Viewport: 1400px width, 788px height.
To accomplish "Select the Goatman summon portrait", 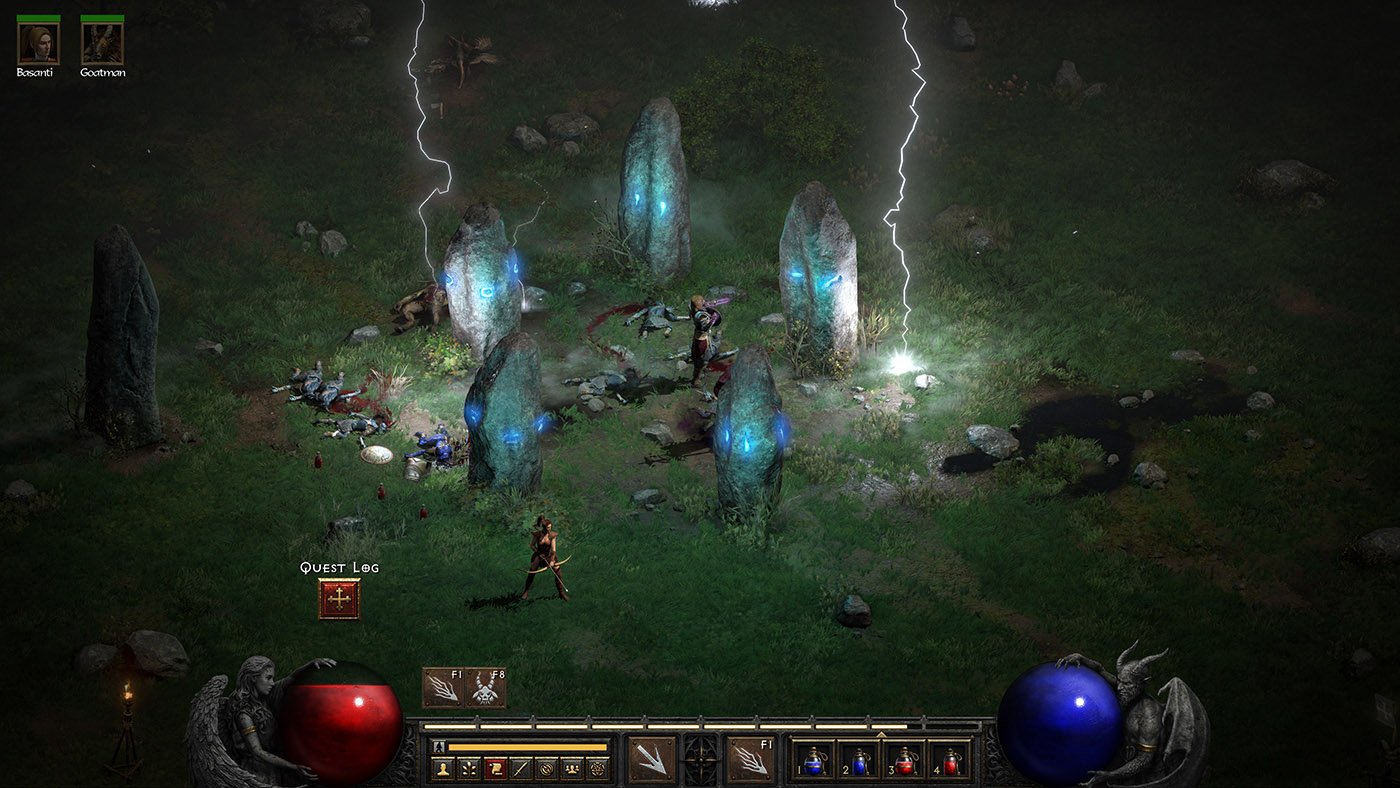I will [x=102, y=43].
